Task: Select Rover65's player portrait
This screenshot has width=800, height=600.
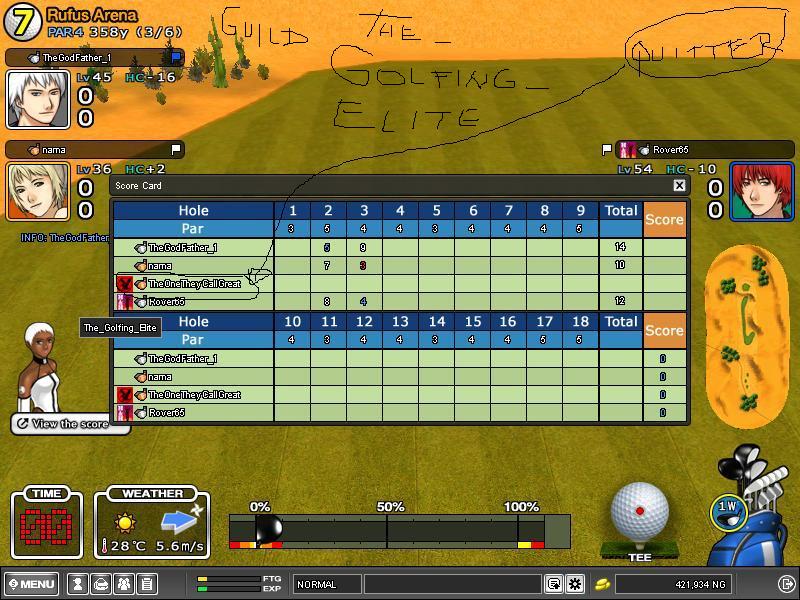Action: (x=761, y=190)
